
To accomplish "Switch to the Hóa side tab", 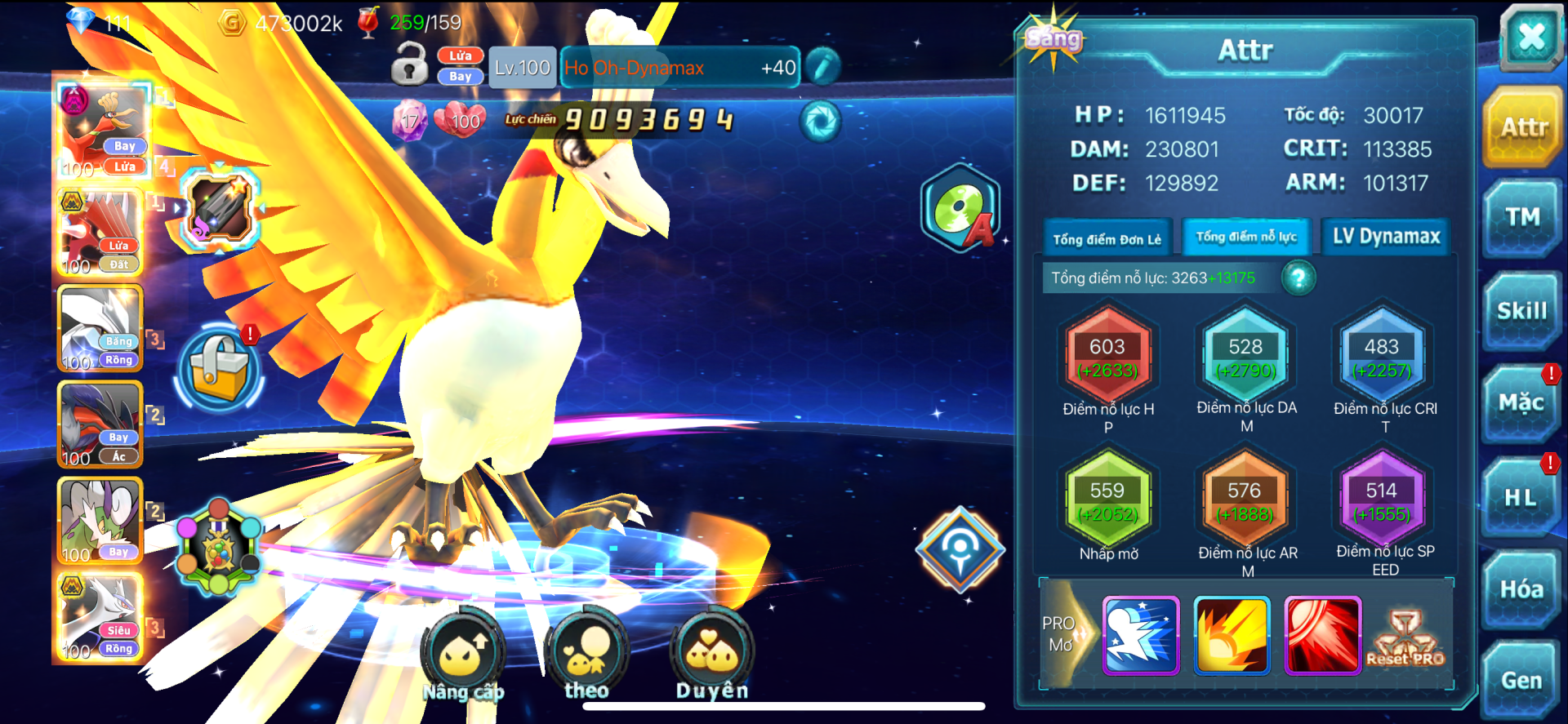I will (1521, 589).
